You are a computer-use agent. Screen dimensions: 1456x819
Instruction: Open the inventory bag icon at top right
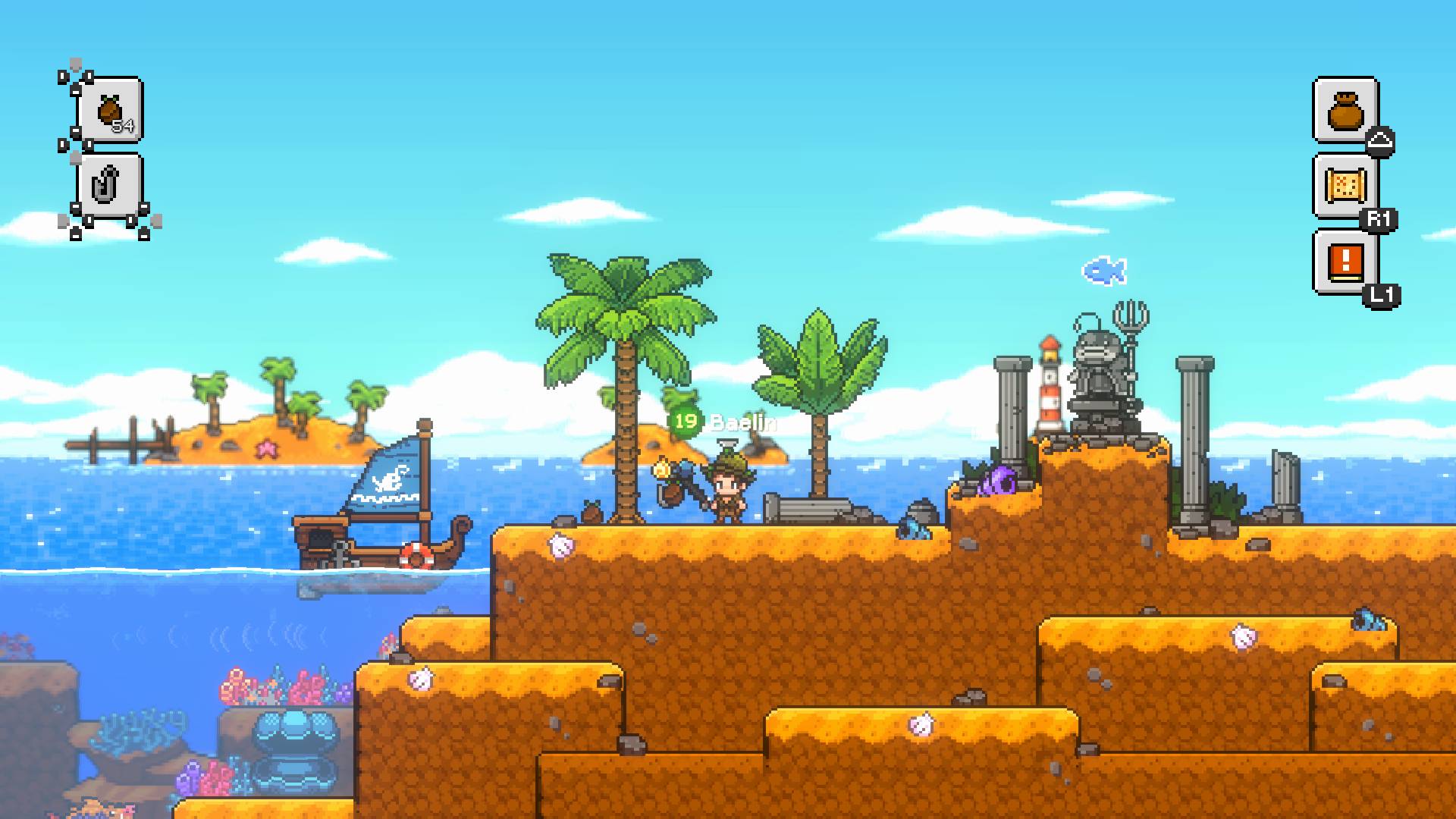point(1345,108)
